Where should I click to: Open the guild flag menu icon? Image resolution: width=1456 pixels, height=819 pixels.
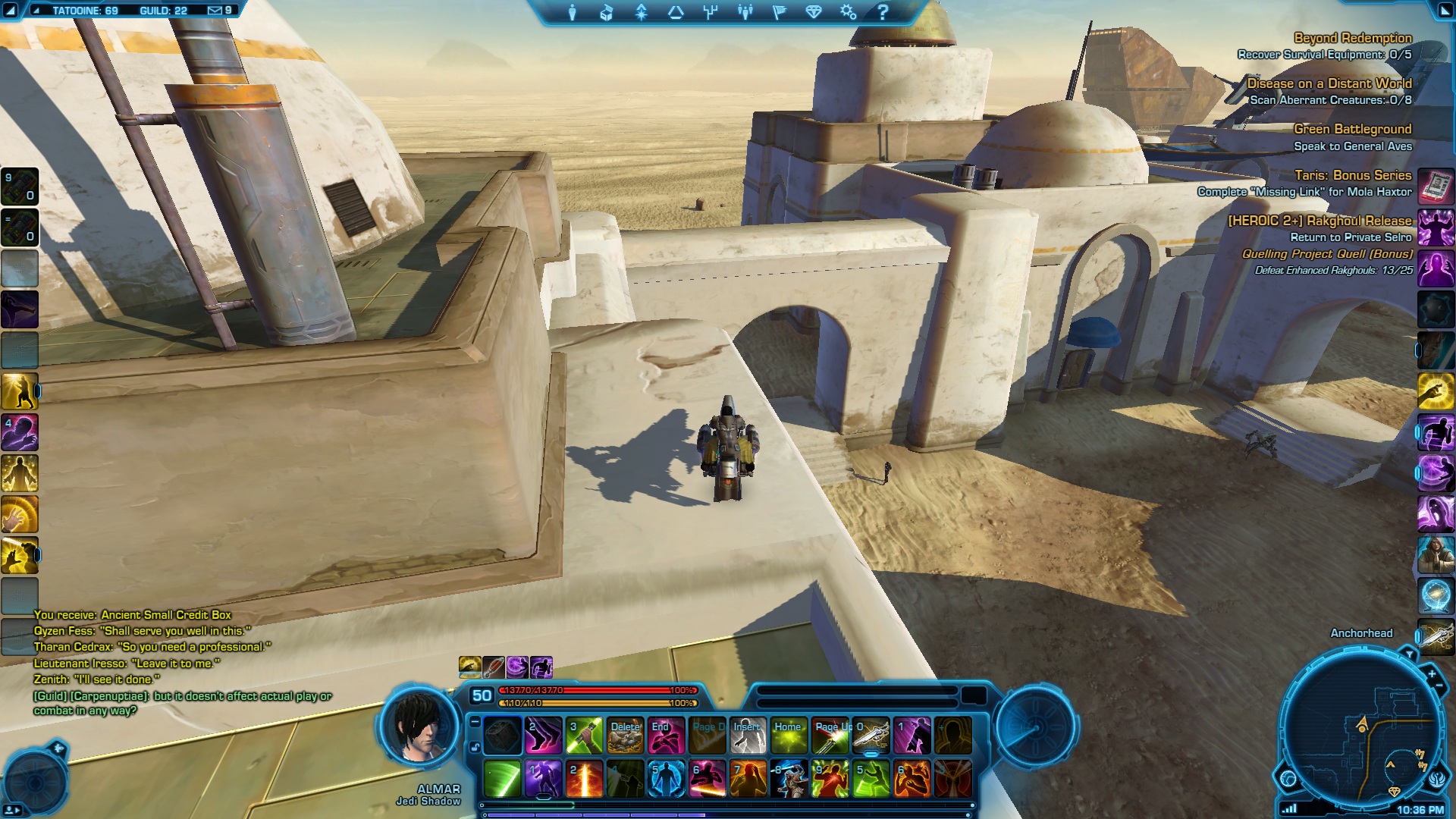click(x=779, y=12)
